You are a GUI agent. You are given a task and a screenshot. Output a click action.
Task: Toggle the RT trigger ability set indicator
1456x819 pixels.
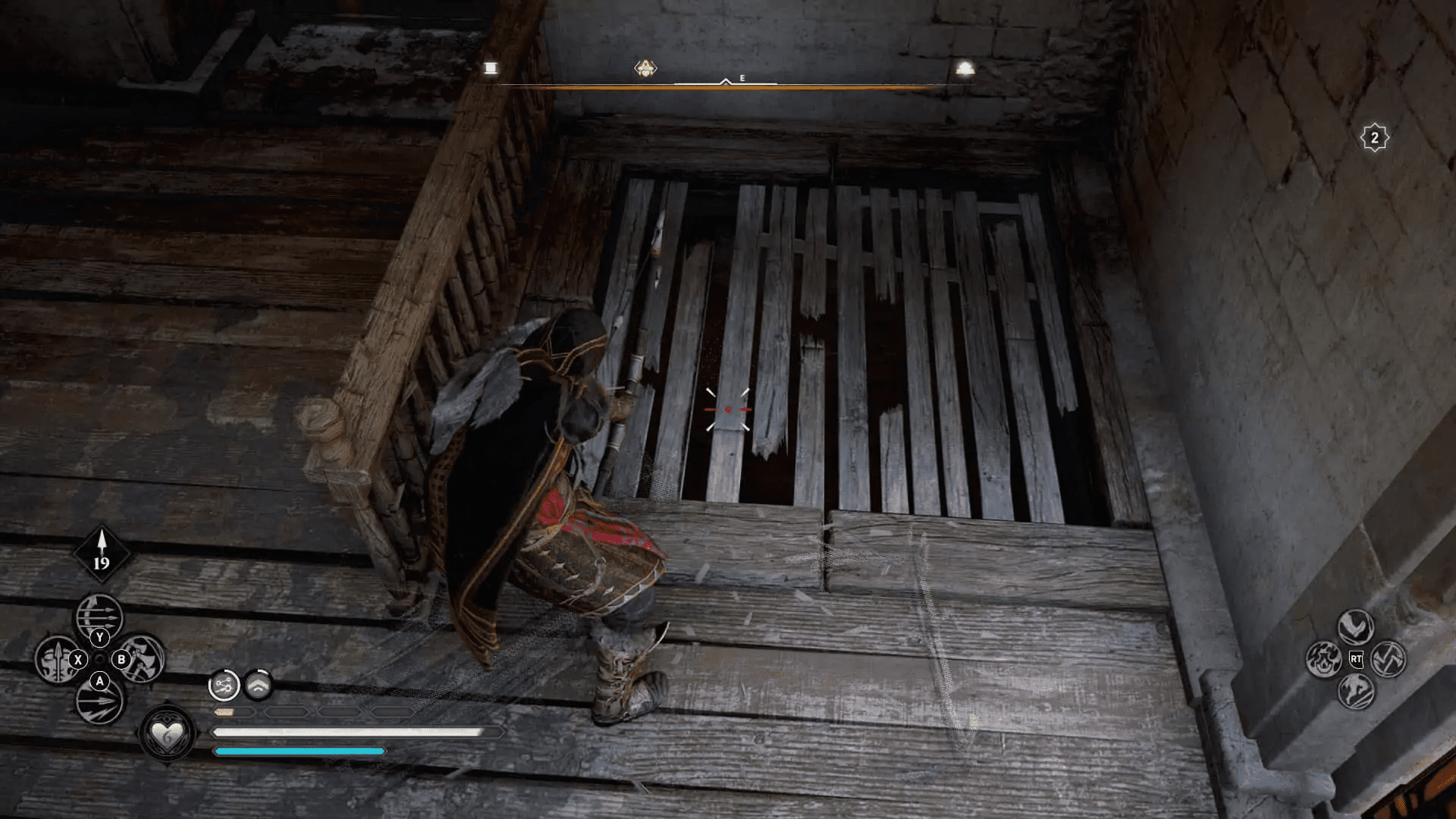coord(1357,659)
